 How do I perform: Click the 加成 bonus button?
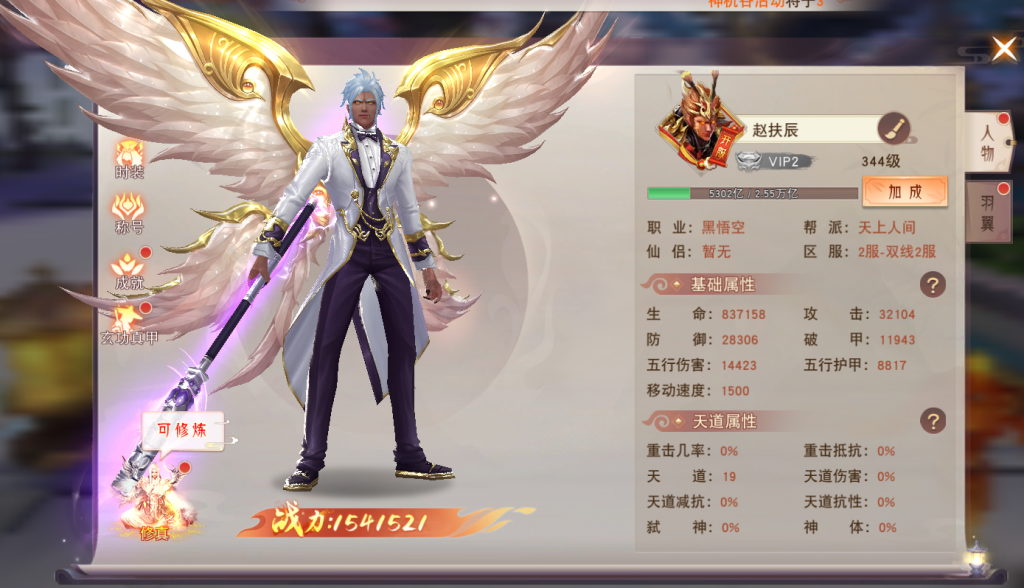coord(904,191)
